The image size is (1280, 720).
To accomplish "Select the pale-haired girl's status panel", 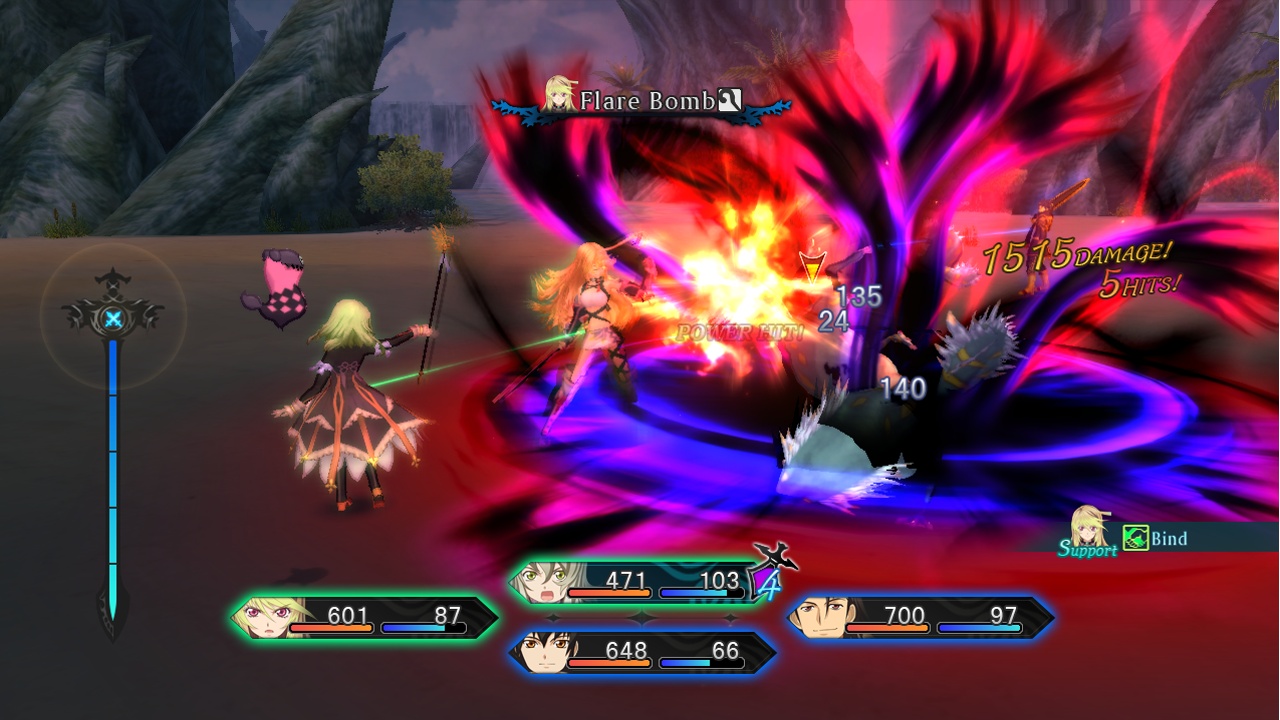I will [640, 583].
